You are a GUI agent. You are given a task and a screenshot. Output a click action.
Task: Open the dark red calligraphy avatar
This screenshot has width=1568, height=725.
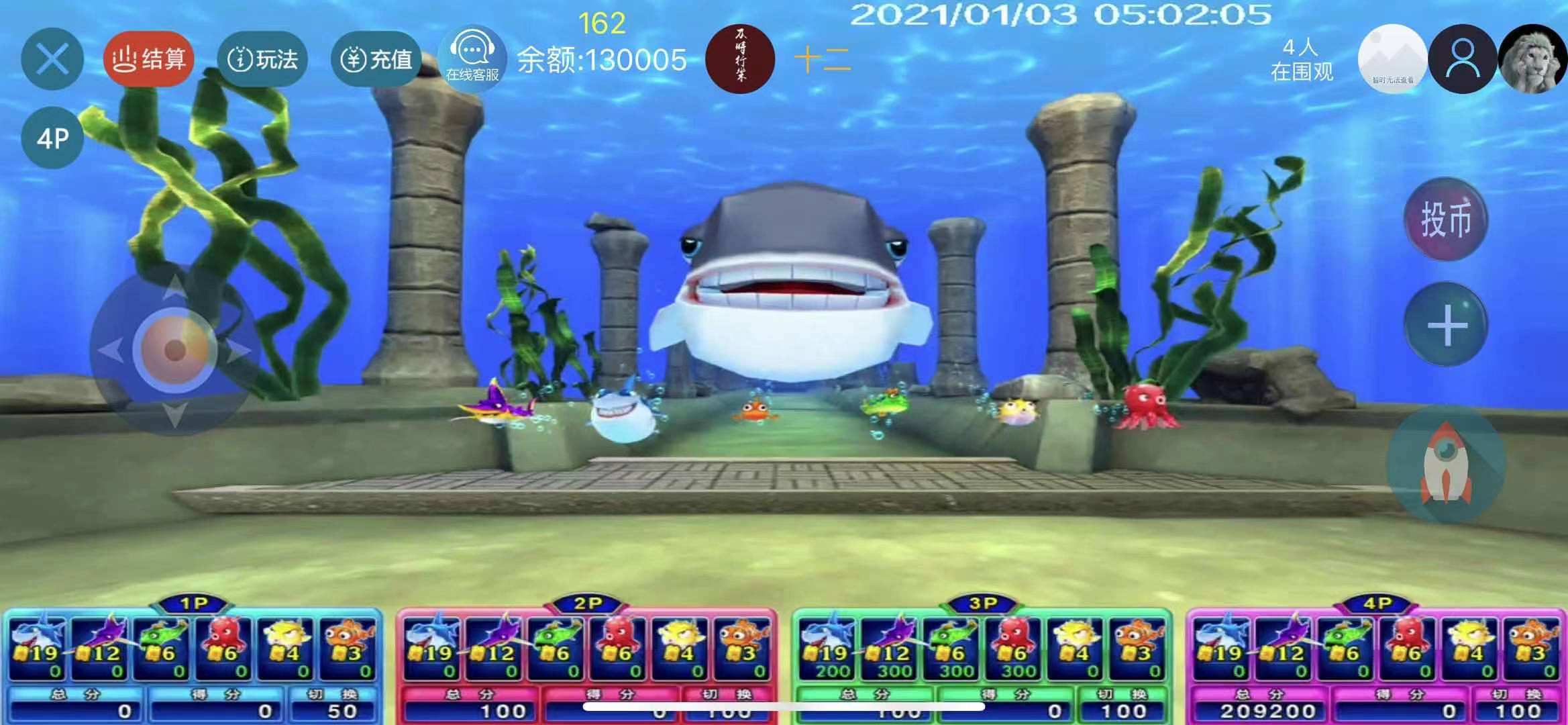740,59
